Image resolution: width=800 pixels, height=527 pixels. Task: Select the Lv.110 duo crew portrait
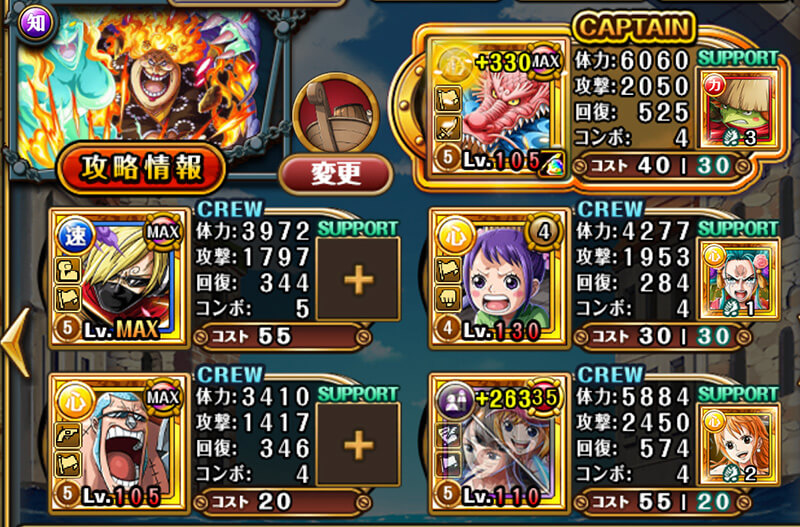(496, 442)
